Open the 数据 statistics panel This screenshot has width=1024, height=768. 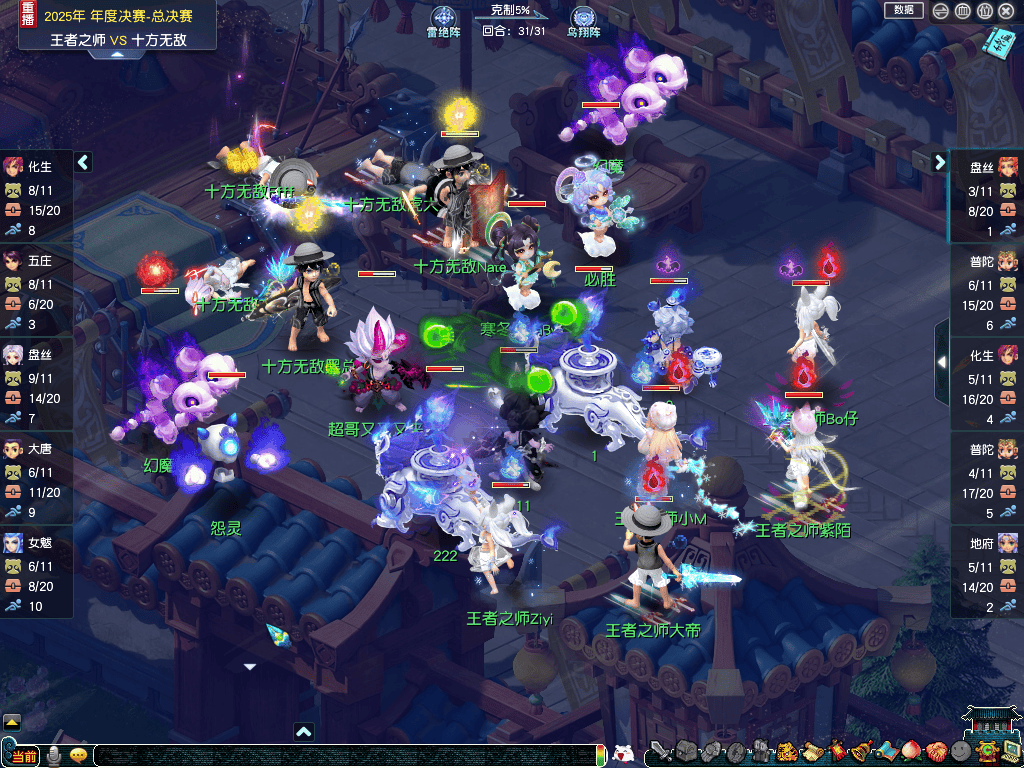click(x=904, y=10)
